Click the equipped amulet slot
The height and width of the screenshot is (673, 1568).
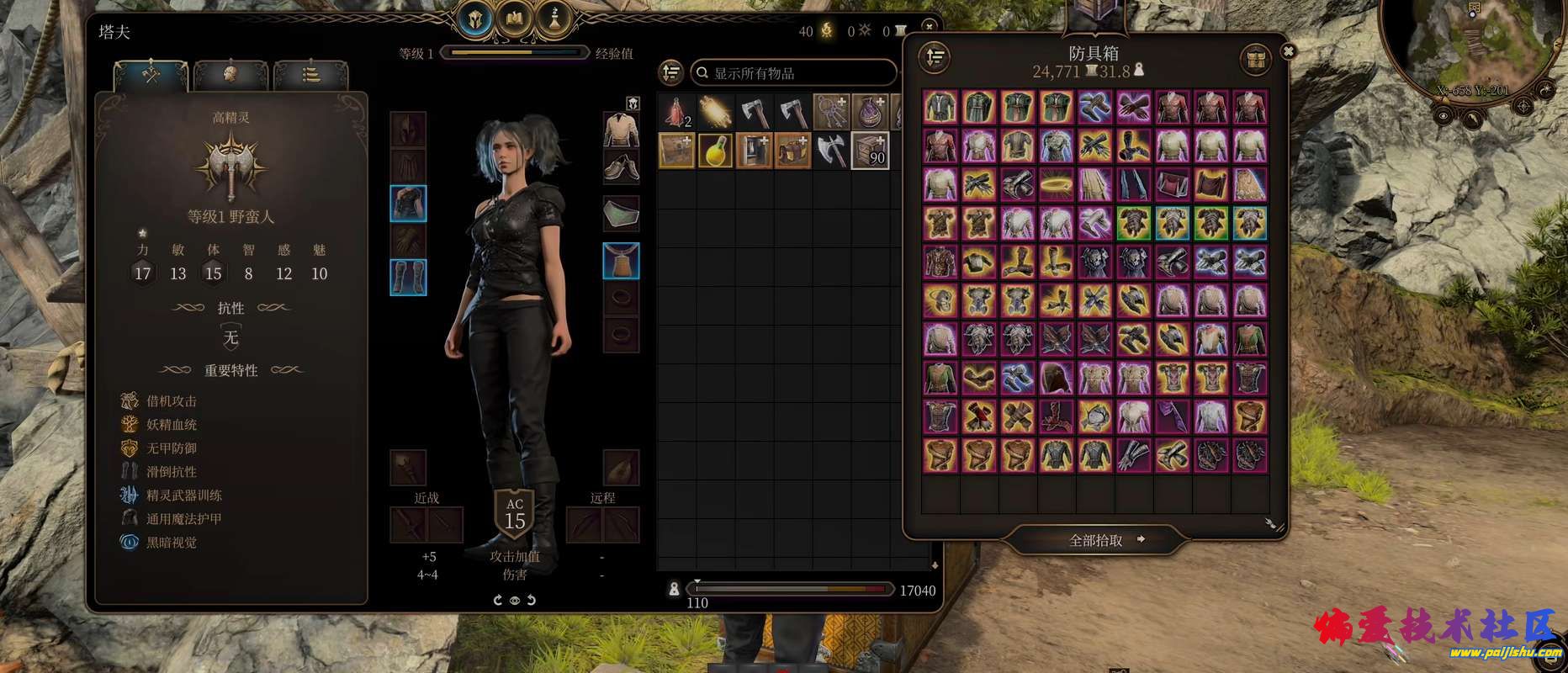point(621,261)
